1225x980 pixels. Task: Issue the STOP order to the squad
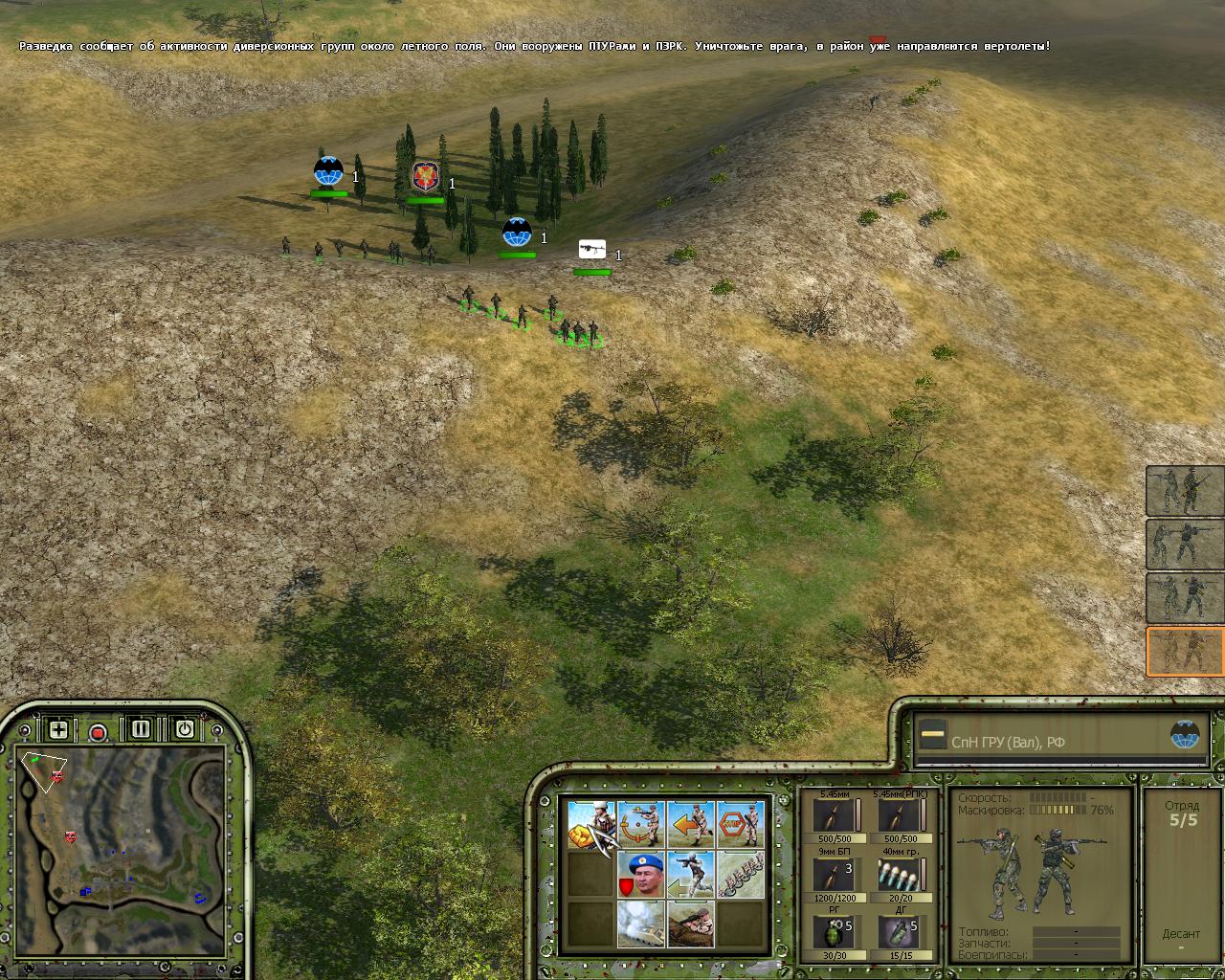741,824
